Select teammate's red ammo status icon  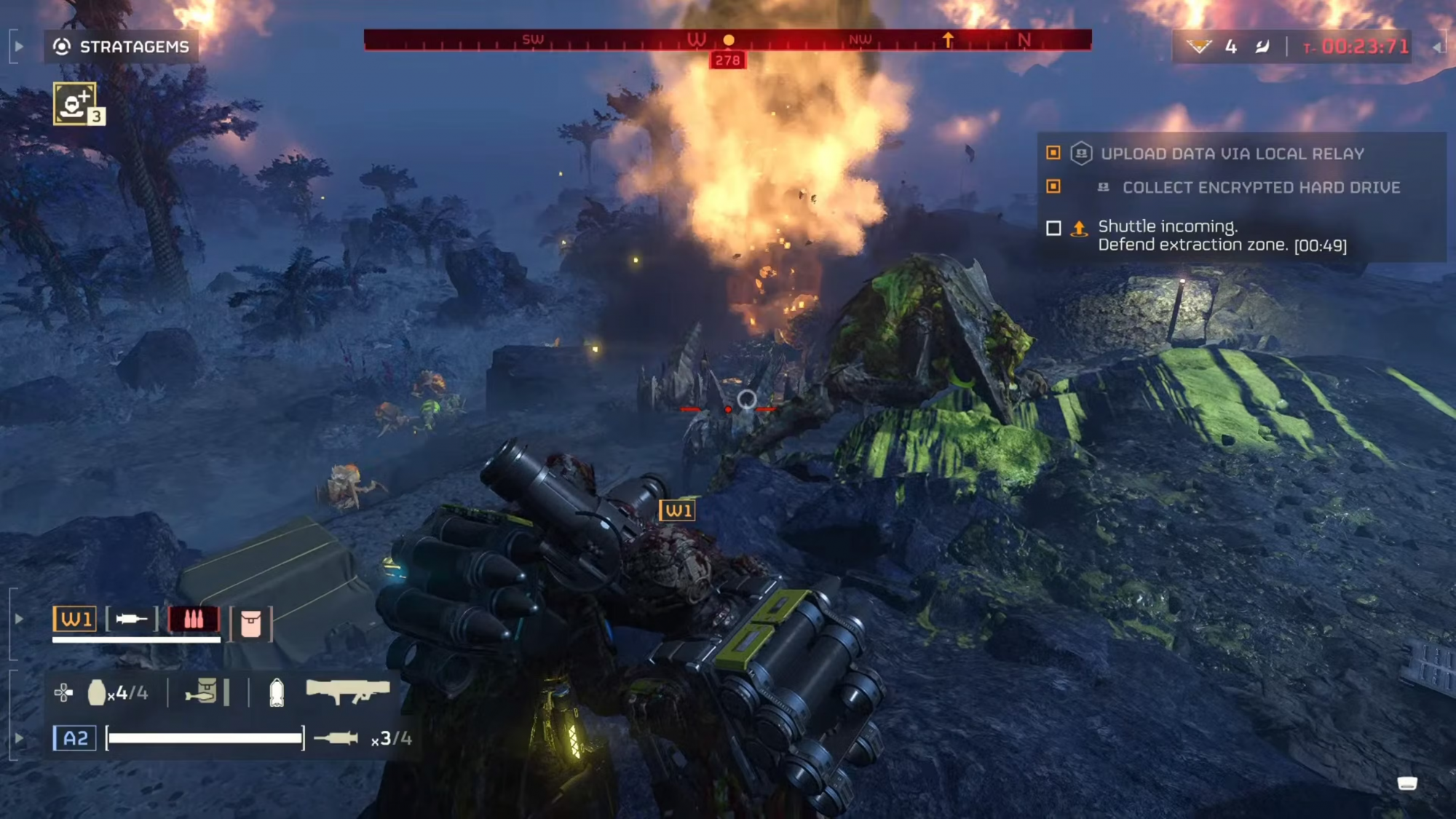[194, 620]
